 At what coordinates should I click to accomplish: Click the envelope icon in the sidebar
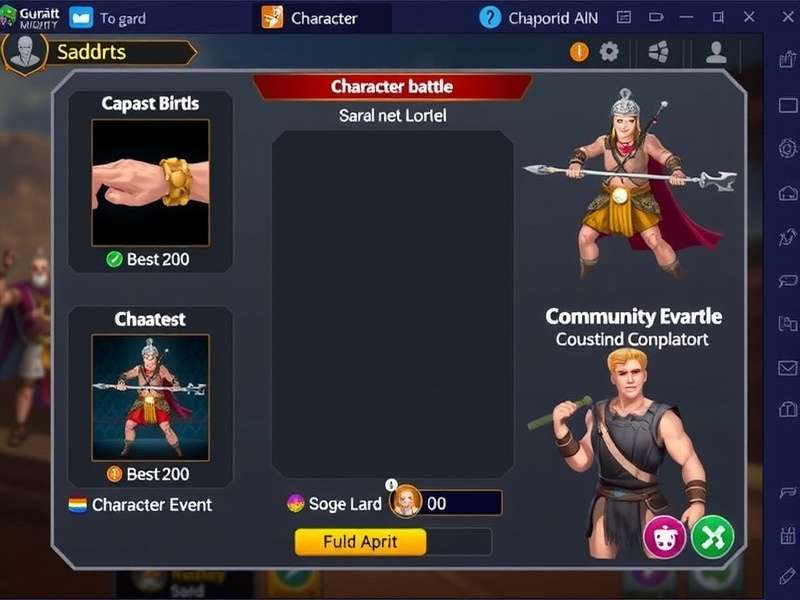(x=787, y=368)
